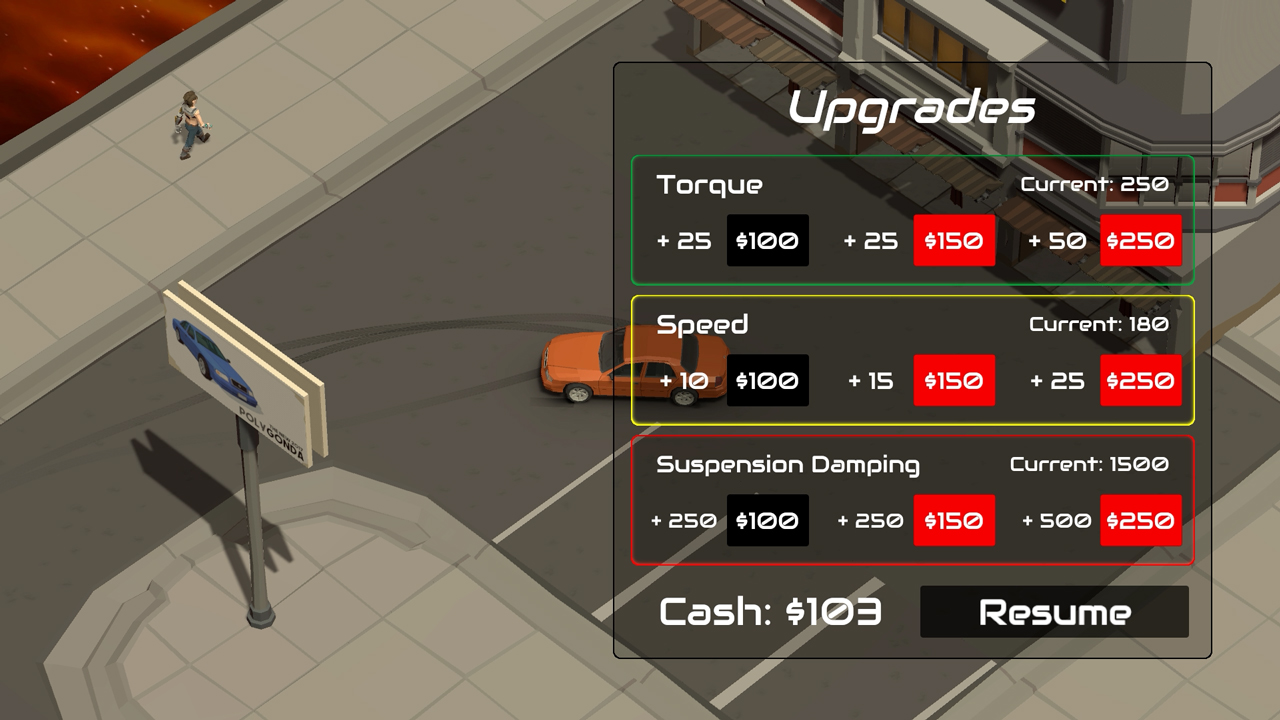Click the Resume button
This screenshot has width=1280, height=720.
click(x=1055, y=611)
